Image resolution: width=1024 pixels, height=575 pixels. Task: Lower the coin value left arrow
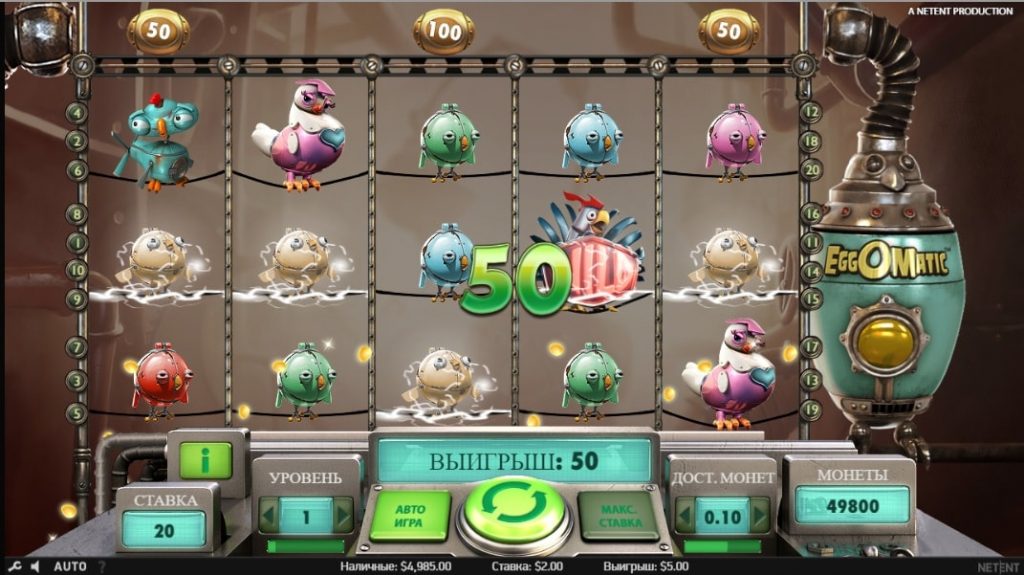pyautogui.click(x=686, y=517)
